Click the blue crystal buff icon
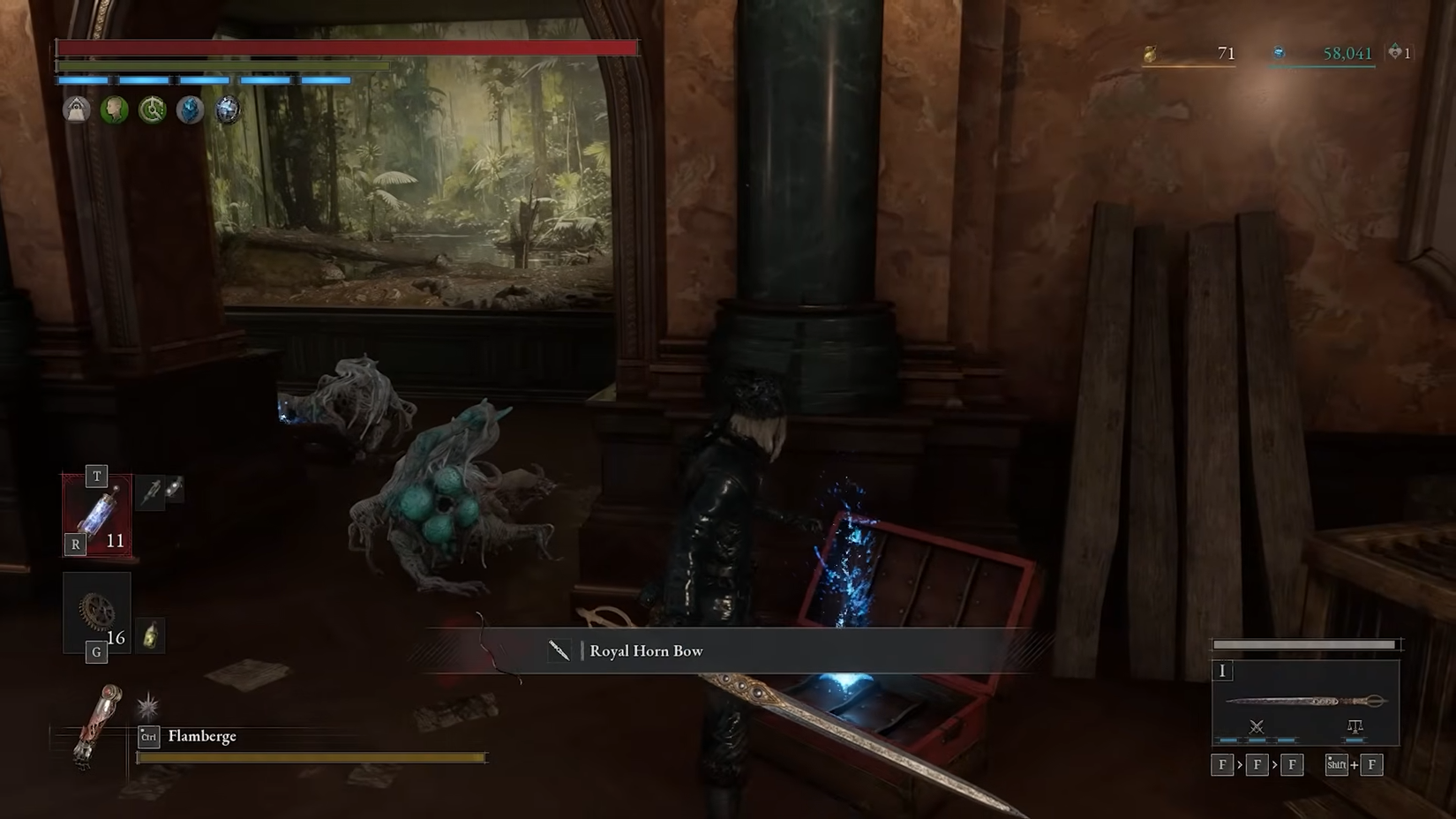Viewport: 1456px width, 819px height. pos(189,110)
